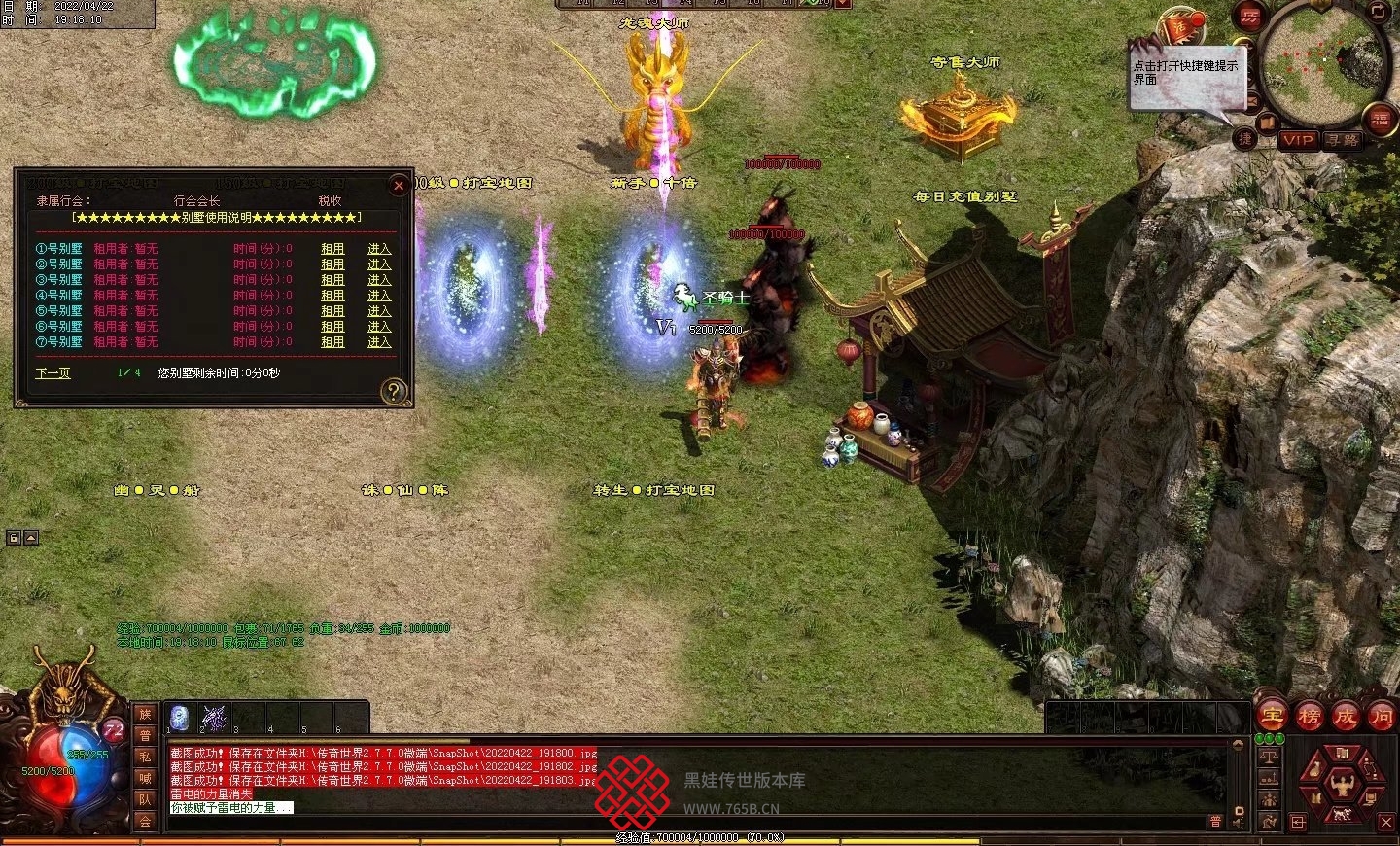Enter villa number ⑦ (进入)
The image size is (1400, 846).
379,342
